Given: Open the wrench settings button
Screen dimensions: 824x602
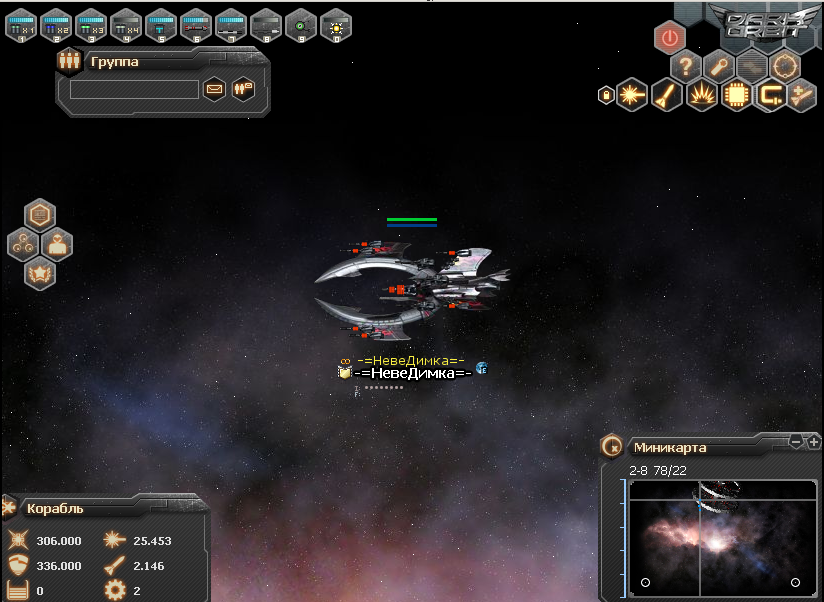Looking at the screenshot, I should pyautogui.click(x=719, y=67).
